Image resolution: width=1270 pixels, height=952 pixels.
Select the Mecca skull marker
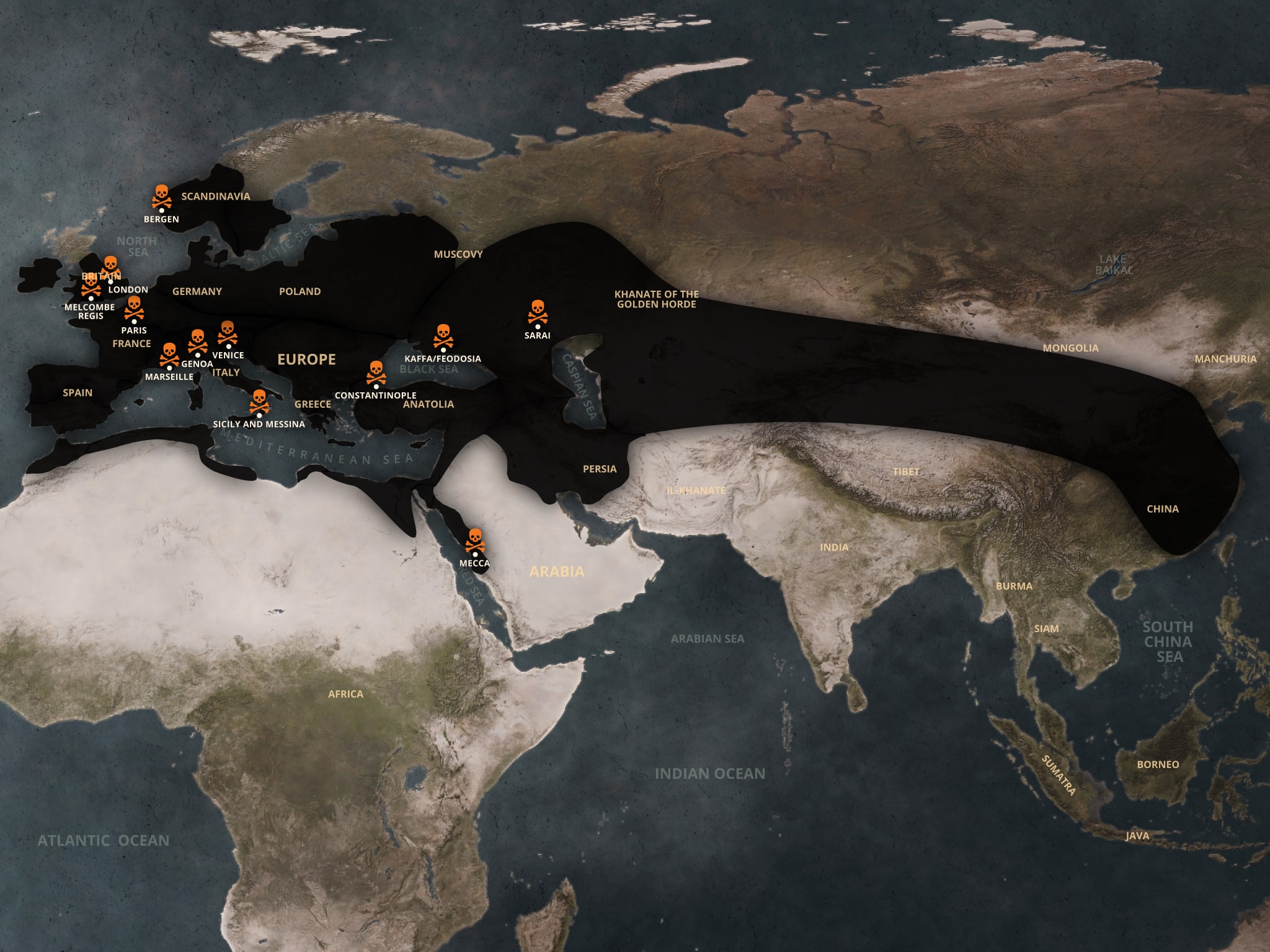click(x=475, y=540)
